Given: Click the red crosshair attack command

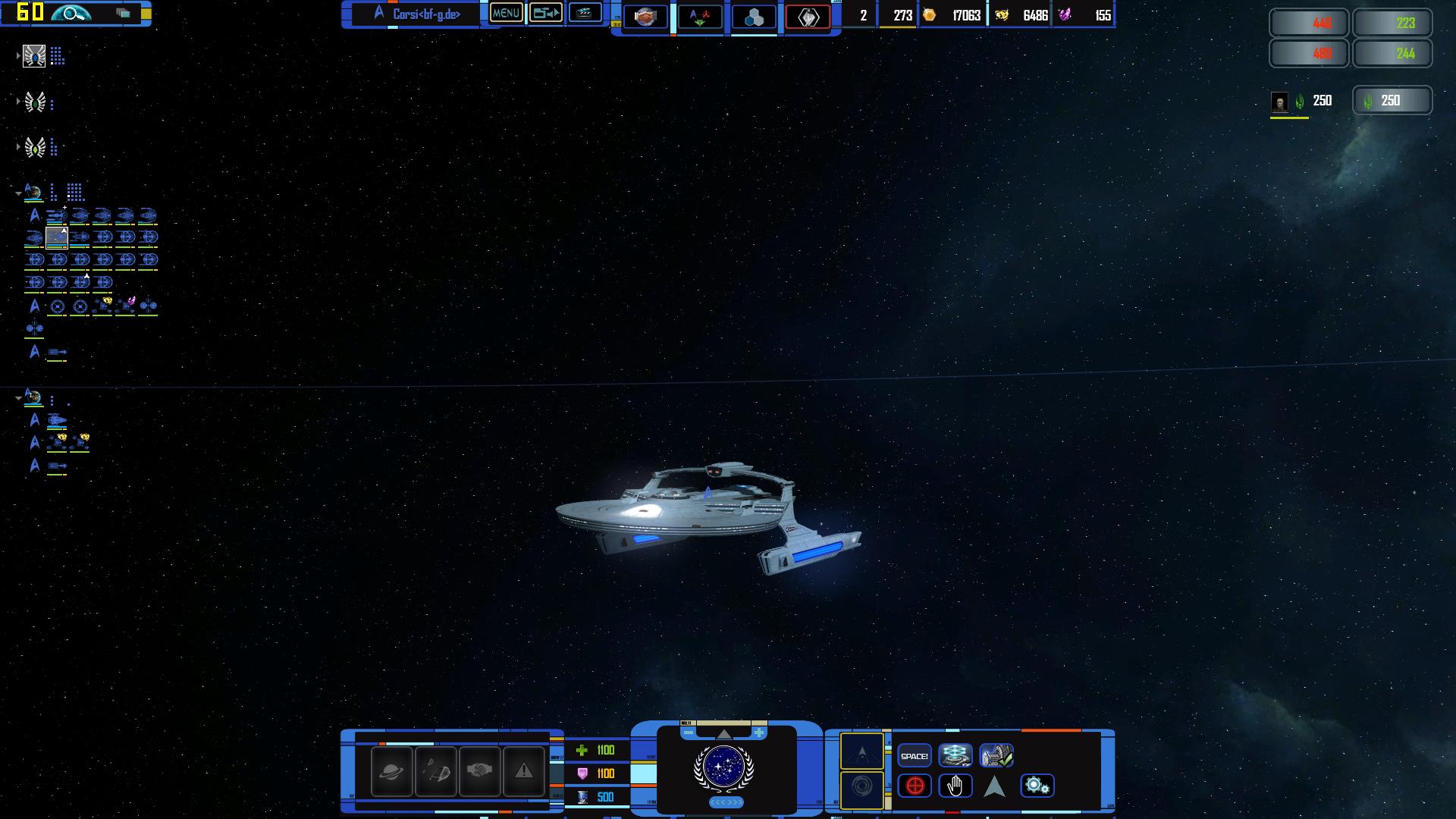Looking at the screenshot, I should pyautogui.click(x=915, y=786).
